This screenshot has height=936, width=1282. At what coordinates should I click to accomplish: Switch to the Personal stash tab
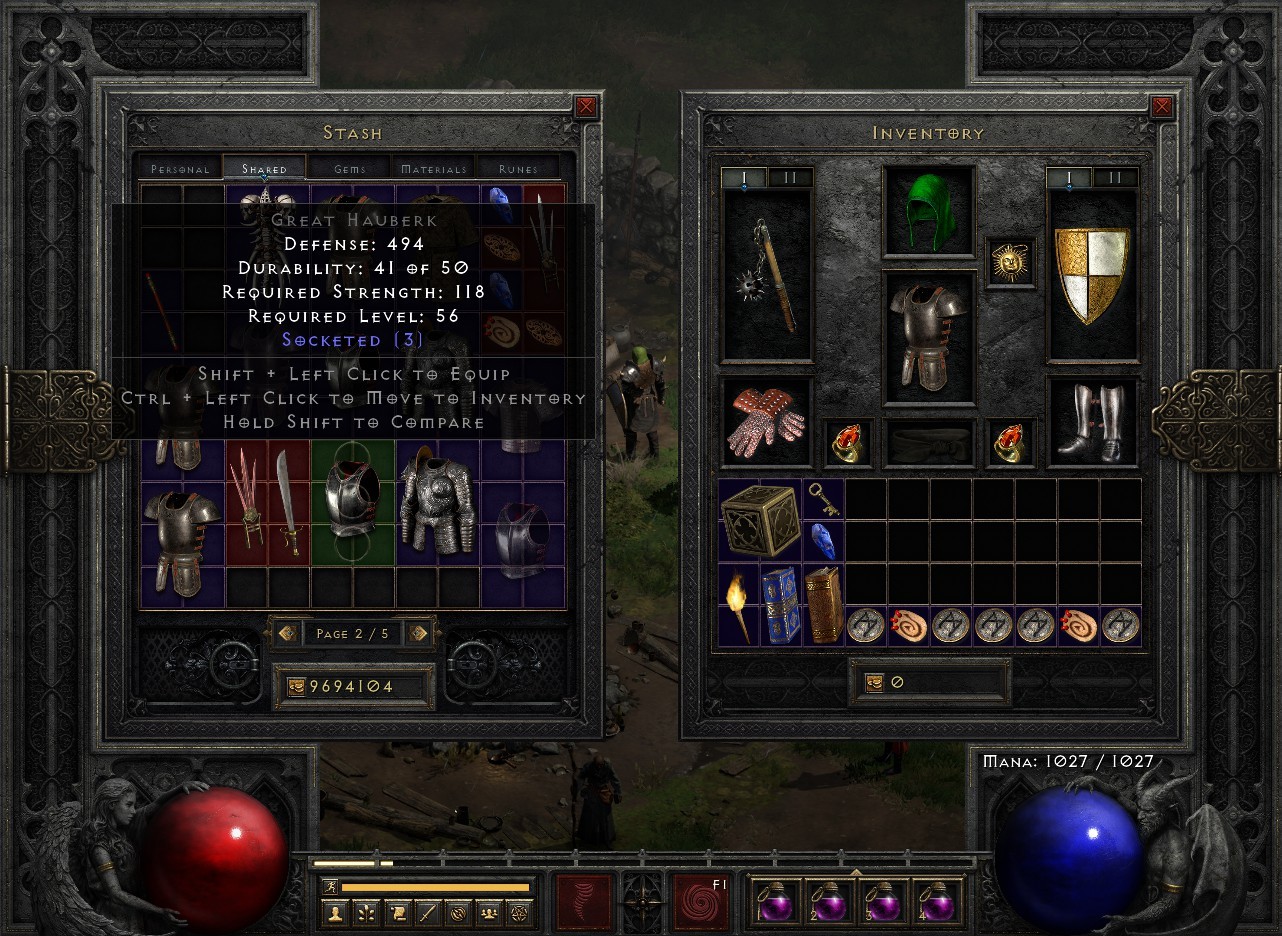point(178,168)
